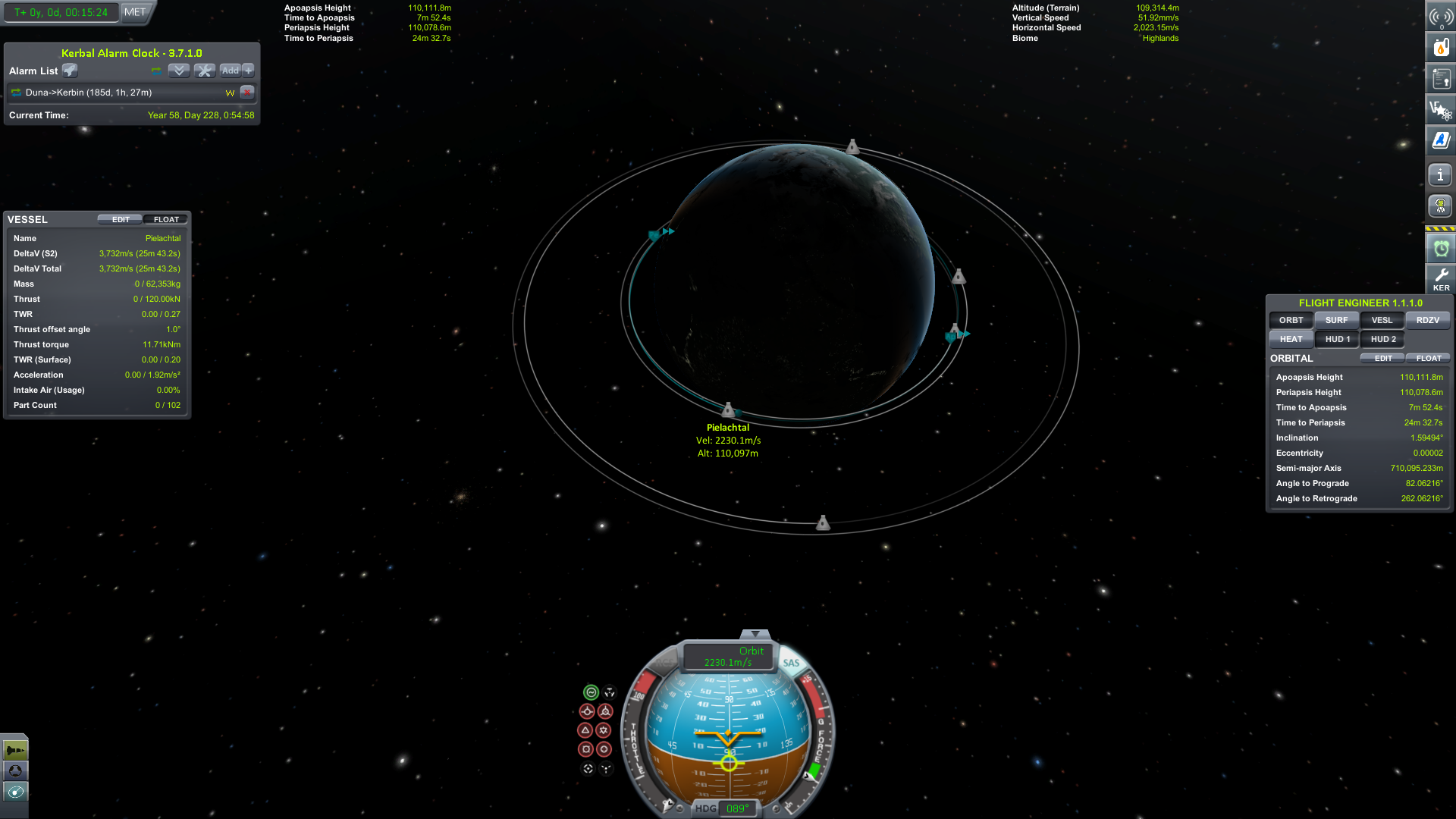Collapse the alarm list with double-chevron button
Screen dimensions: 1456x819
(x=179, y=71)
